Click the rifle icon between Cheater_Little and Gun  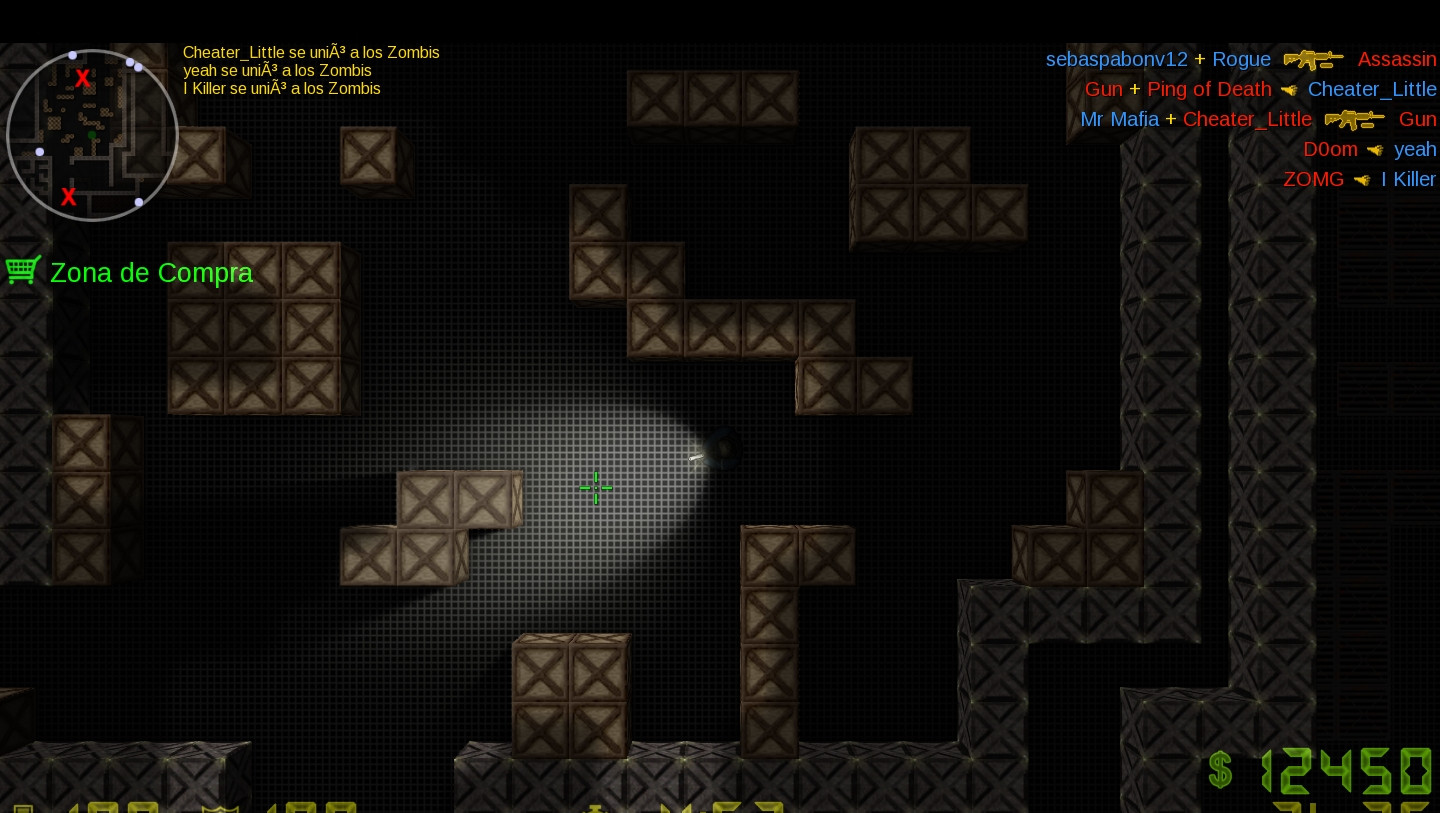[x=1355, y=119]
